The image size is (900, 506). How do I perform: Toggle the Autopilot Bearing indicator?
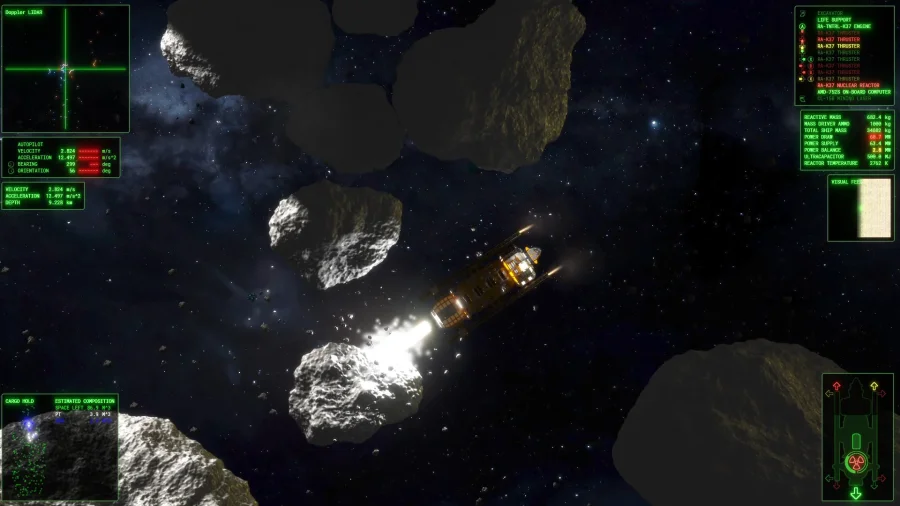[x=10, y=163]
